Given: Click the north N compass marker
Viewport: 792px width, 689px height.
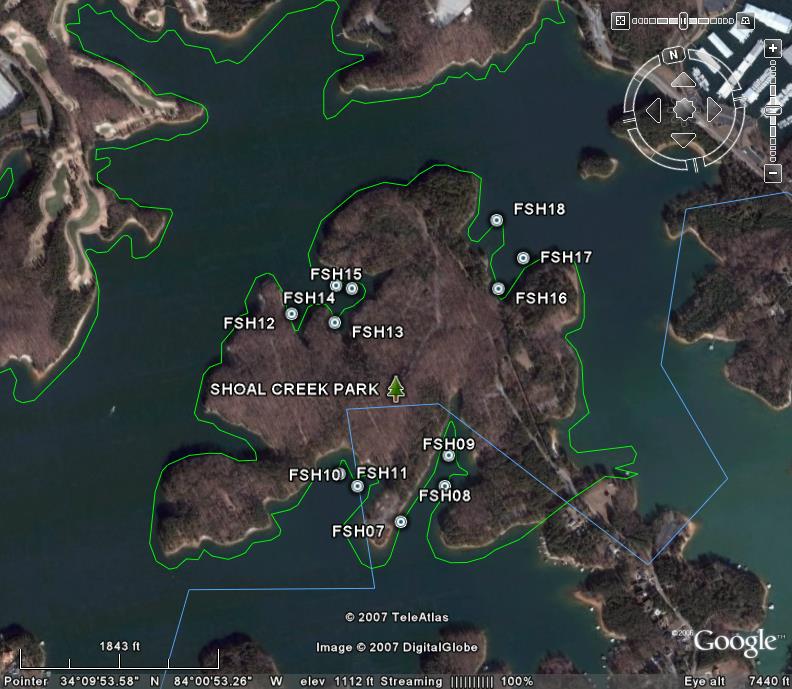Looking at the screenshot, I should [675, 54].
